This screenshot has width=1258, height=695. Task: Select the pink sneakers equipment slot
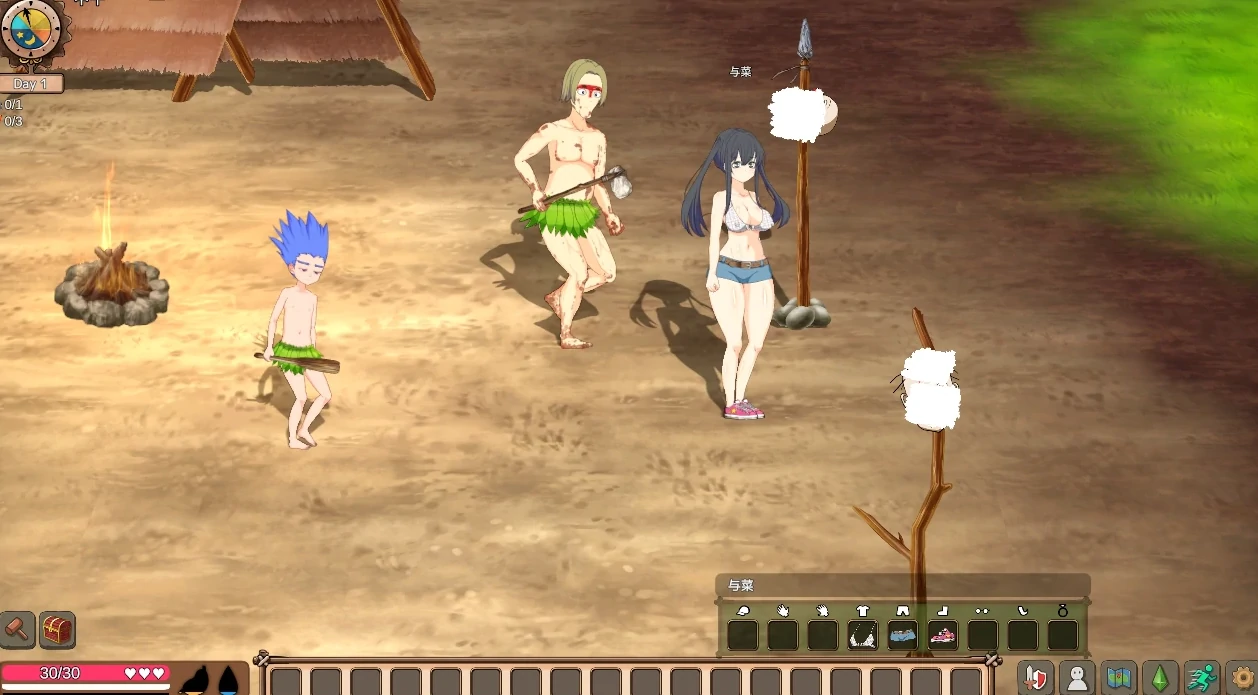(943, 635)
